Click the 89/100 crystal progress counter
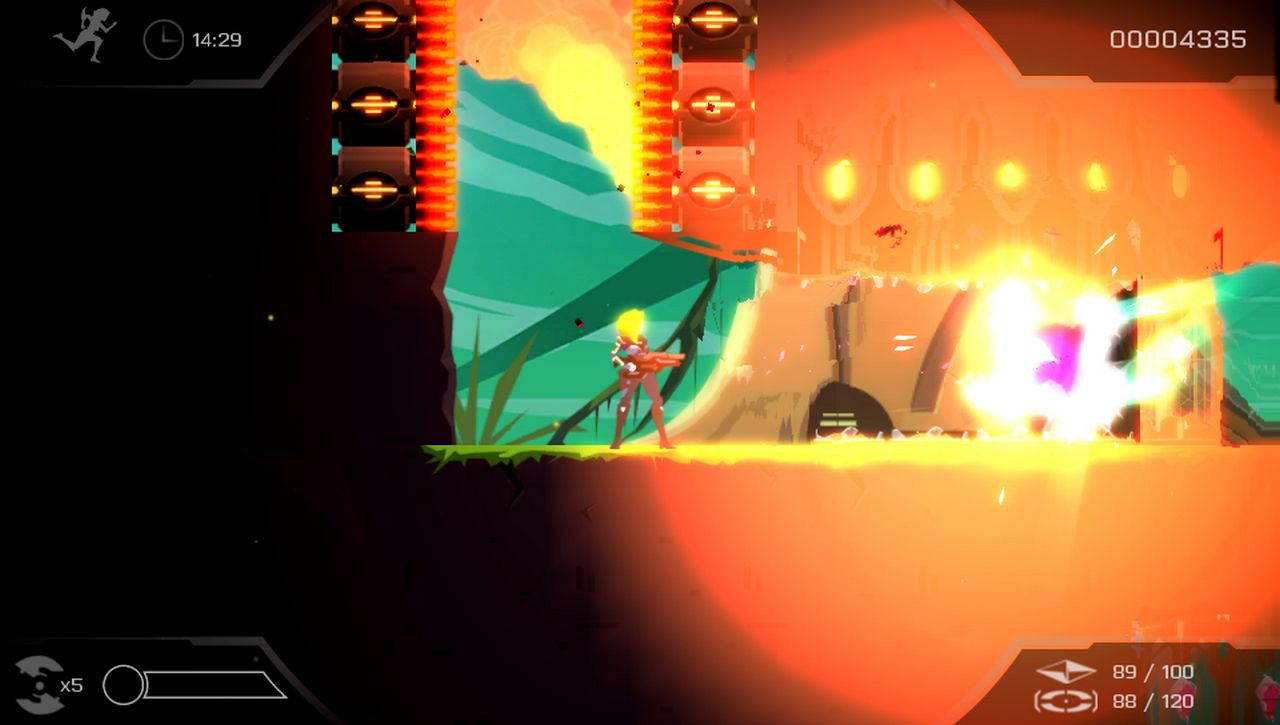 tap(1153, 671)
